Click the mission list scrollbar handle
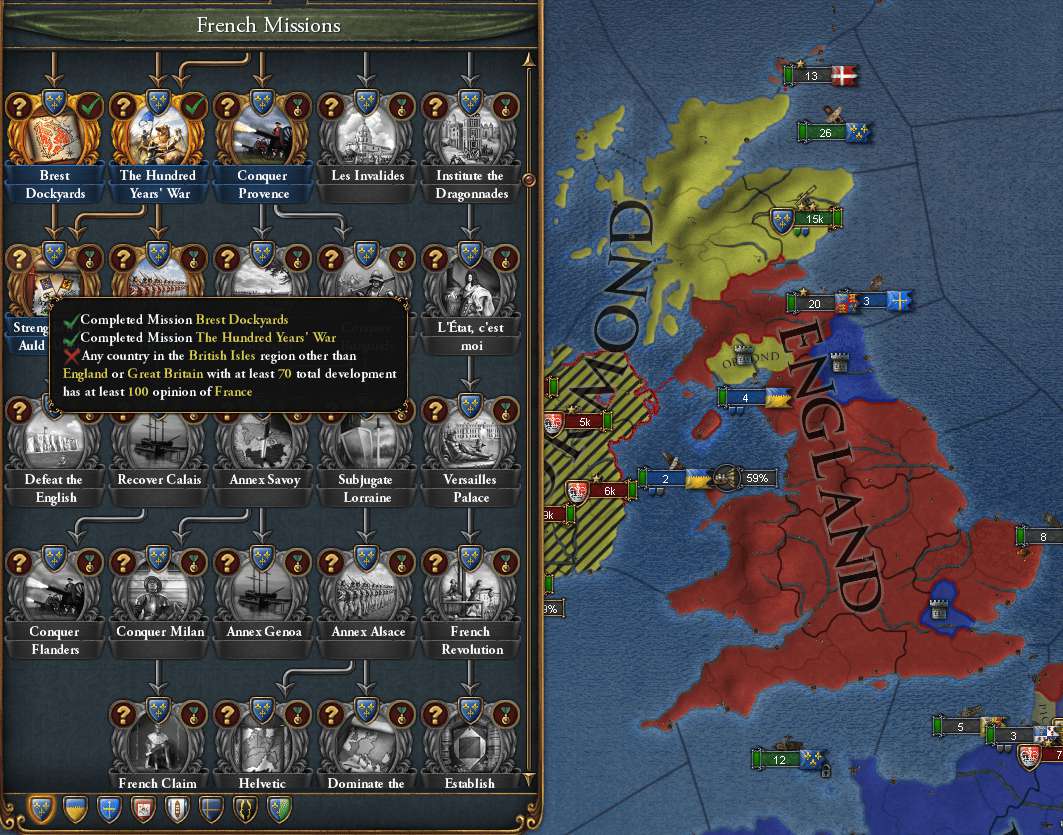 [529, 181]
